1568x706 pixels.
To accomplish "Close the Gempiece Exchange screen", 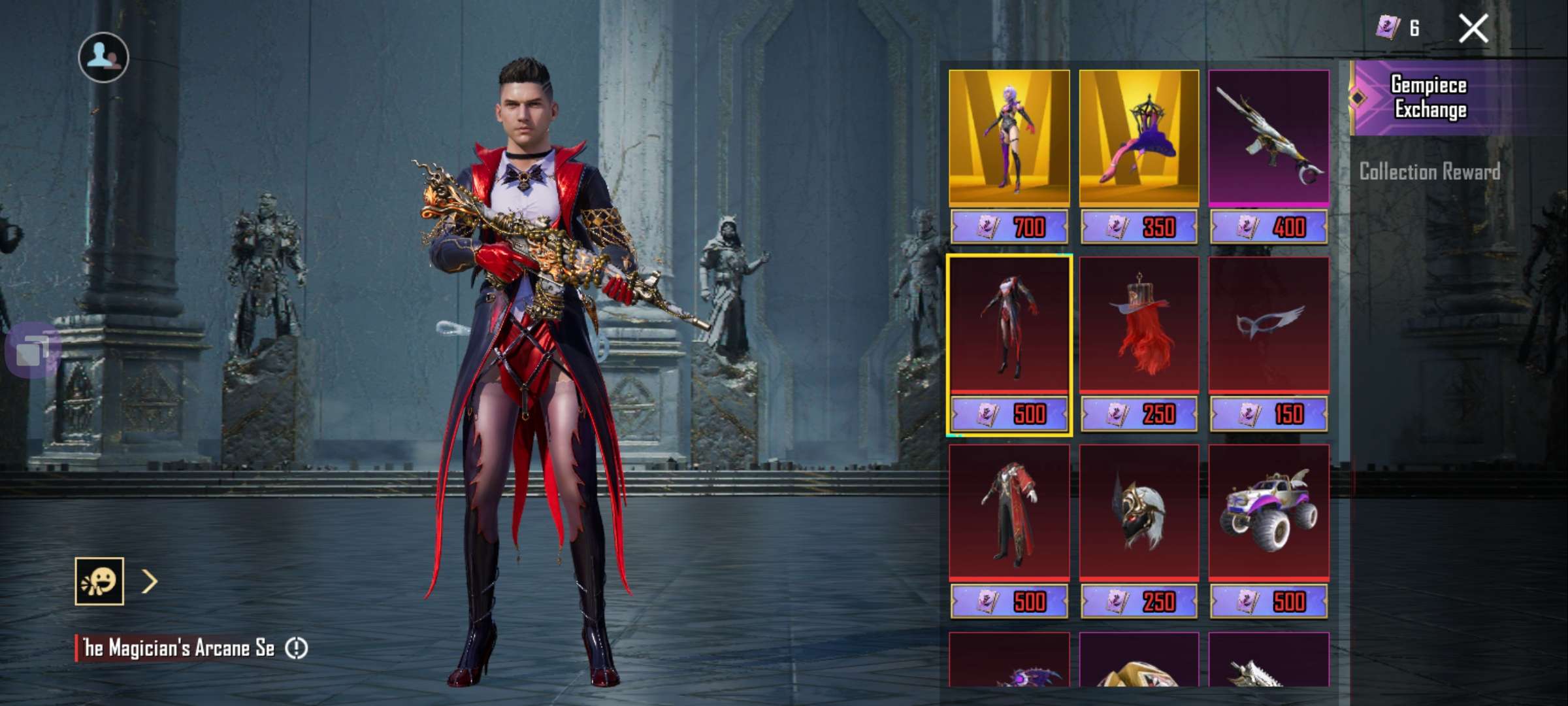I will coord(1473,29).
